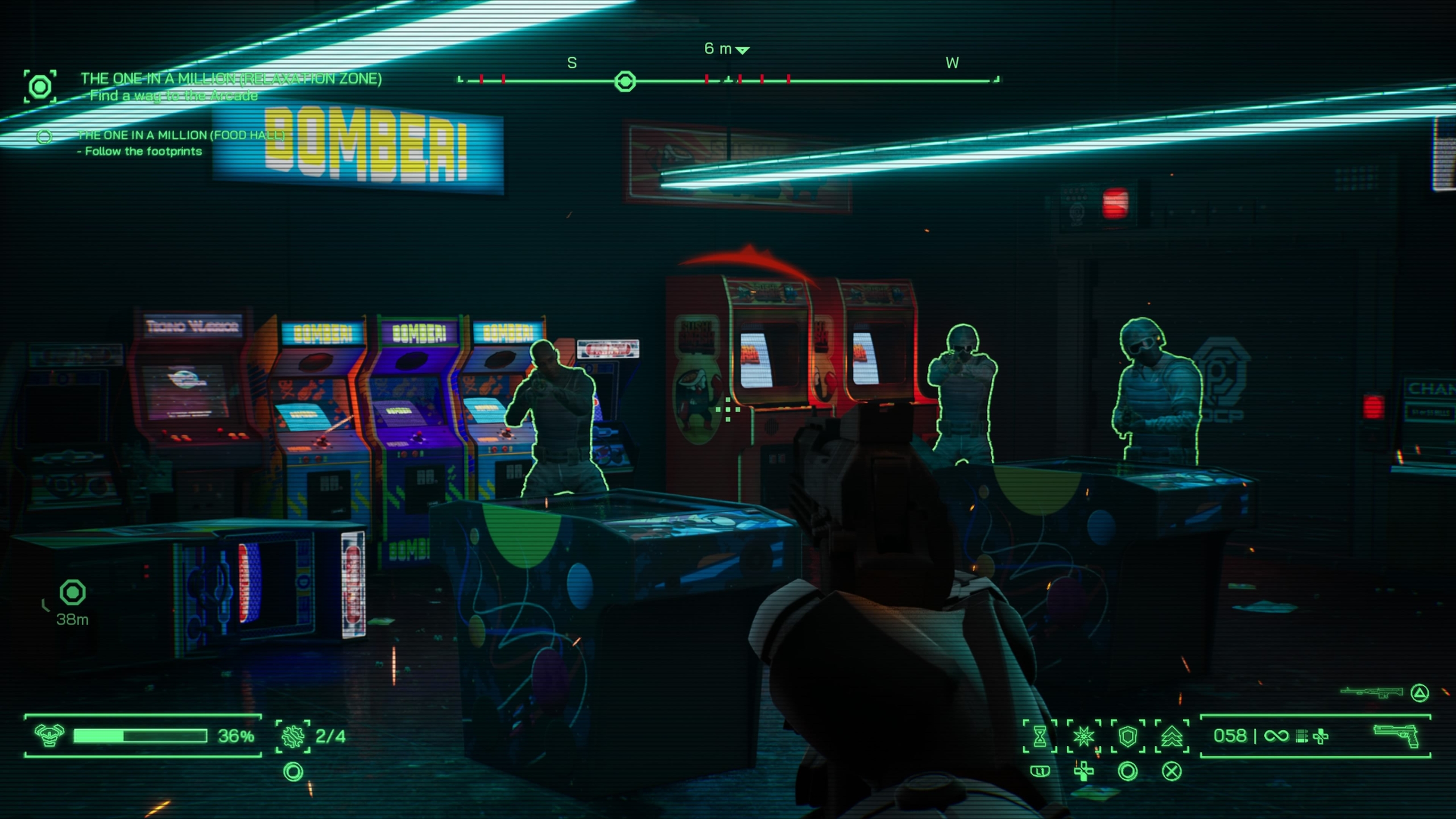
Task: Select the Relaxation Zone quest objective
Action: point(230,78)
